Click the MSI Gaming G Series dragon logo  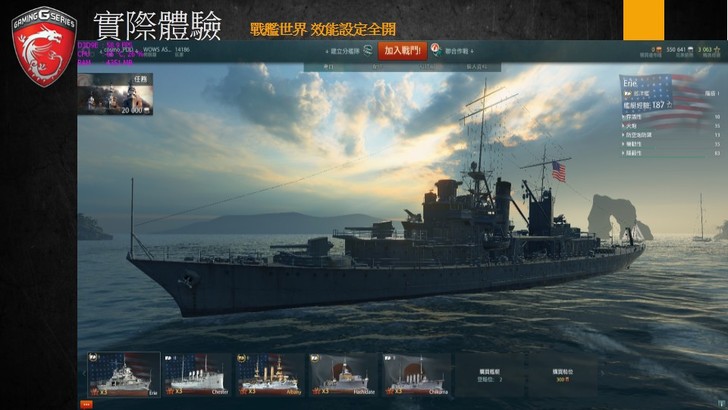[44, 44]
